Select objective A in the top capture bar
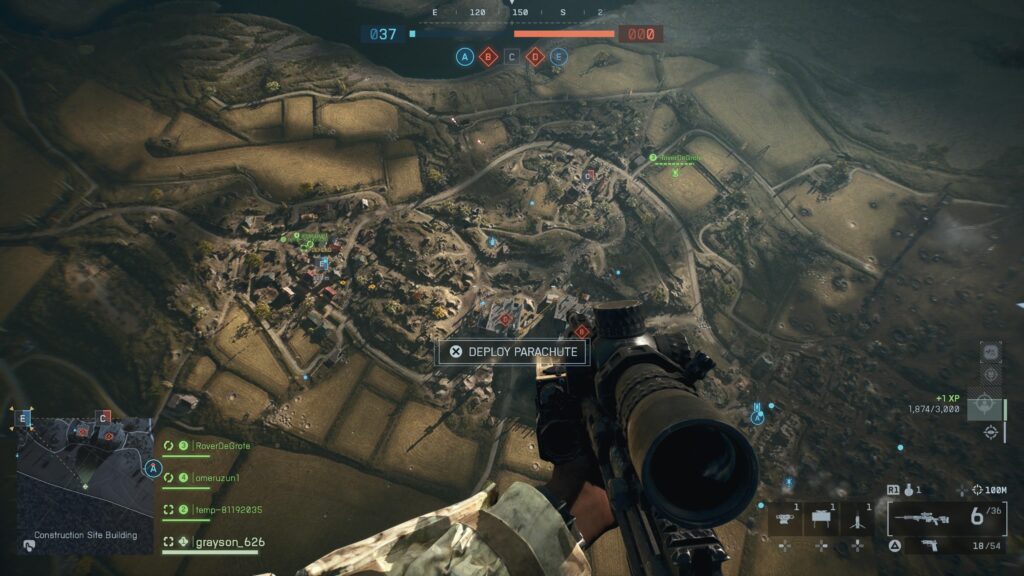Screen dimensions: 1024x576 [x=465, y=57]
